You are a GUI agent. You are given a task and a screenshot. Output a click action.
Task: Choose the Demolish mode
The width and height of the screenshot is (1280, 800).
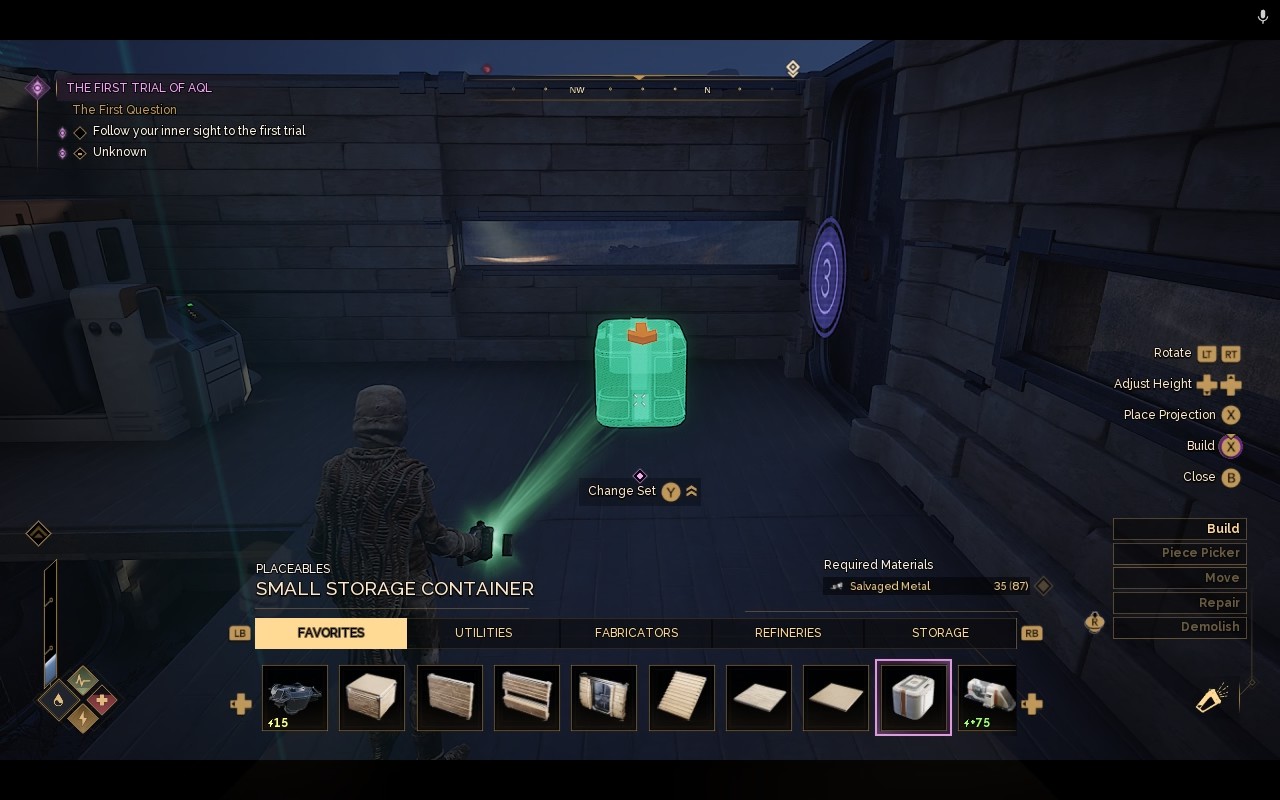1180,627
